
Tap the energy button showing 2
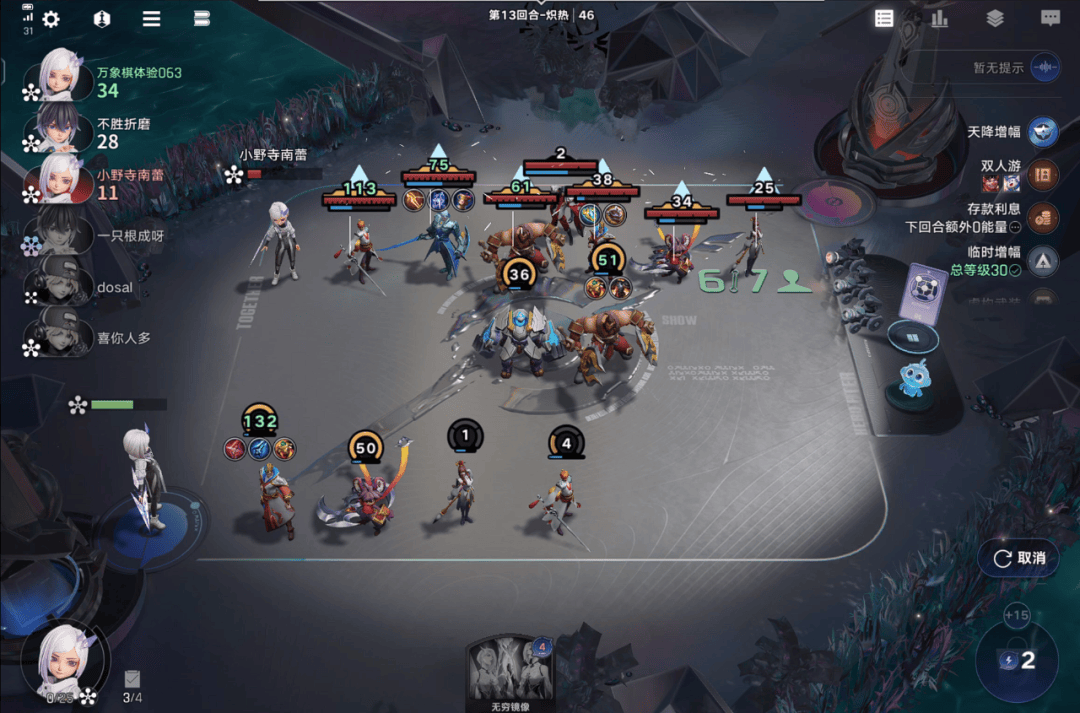(1016, 661)
